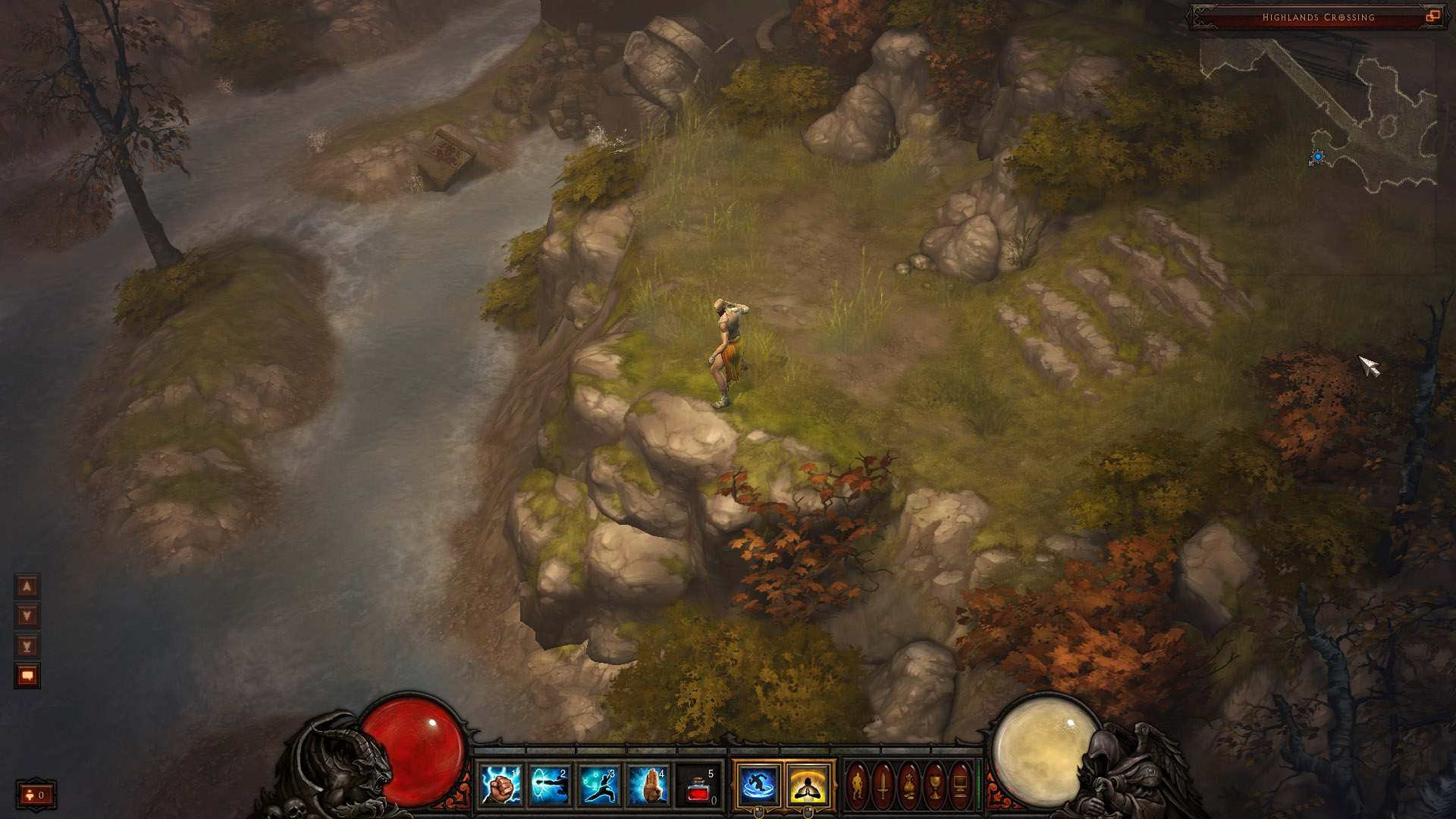Open the character sheet via figure icon
This screenshot has height=819, width=1456.
pyautogui.click(x=858, y=785)
